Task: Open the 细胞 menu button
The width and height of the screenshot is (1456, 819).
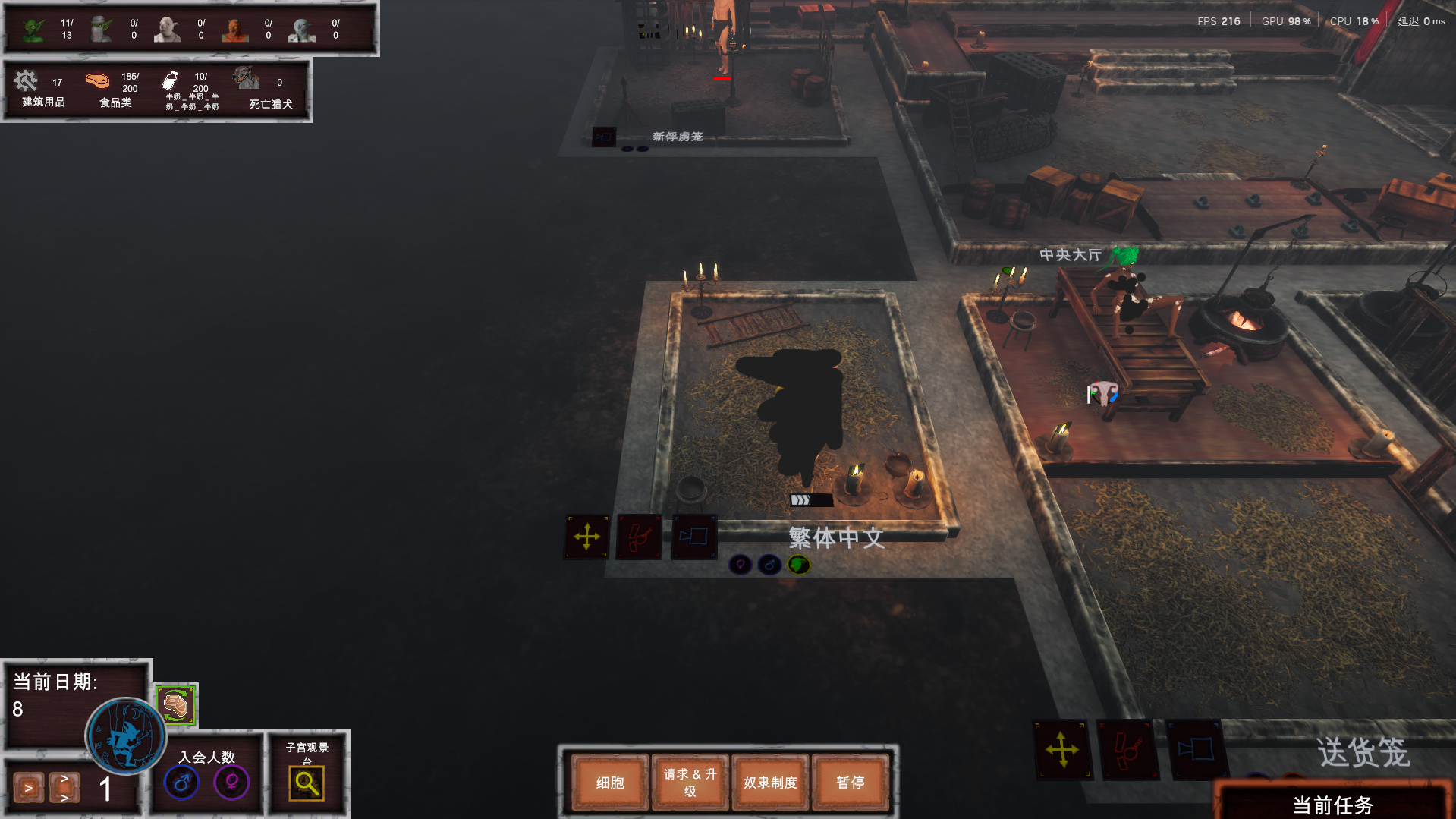Action: (610, 783)
